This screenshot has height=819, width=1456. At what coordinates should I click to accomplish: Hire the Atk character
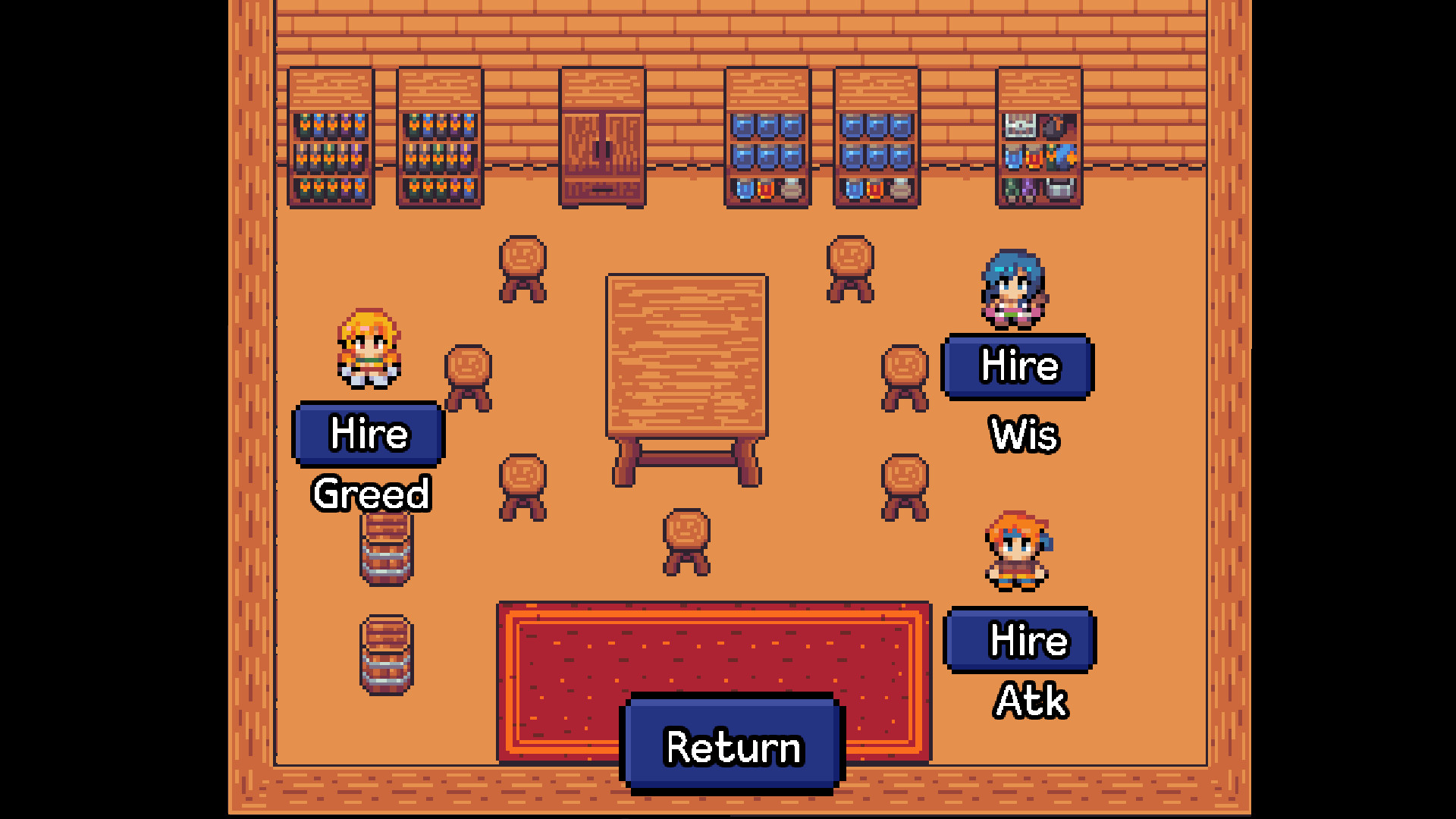(1019, 641)
